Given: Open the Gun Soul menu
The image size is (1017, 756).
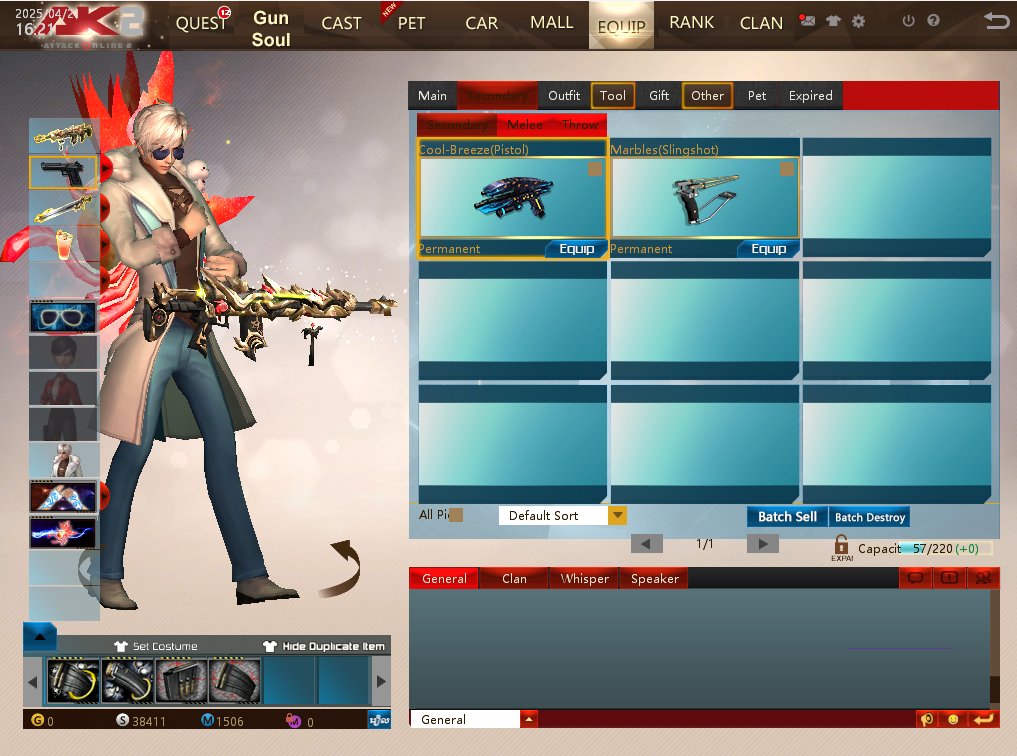Looking at the screenshot, I should pyautogui.click(x=271, y=29).
